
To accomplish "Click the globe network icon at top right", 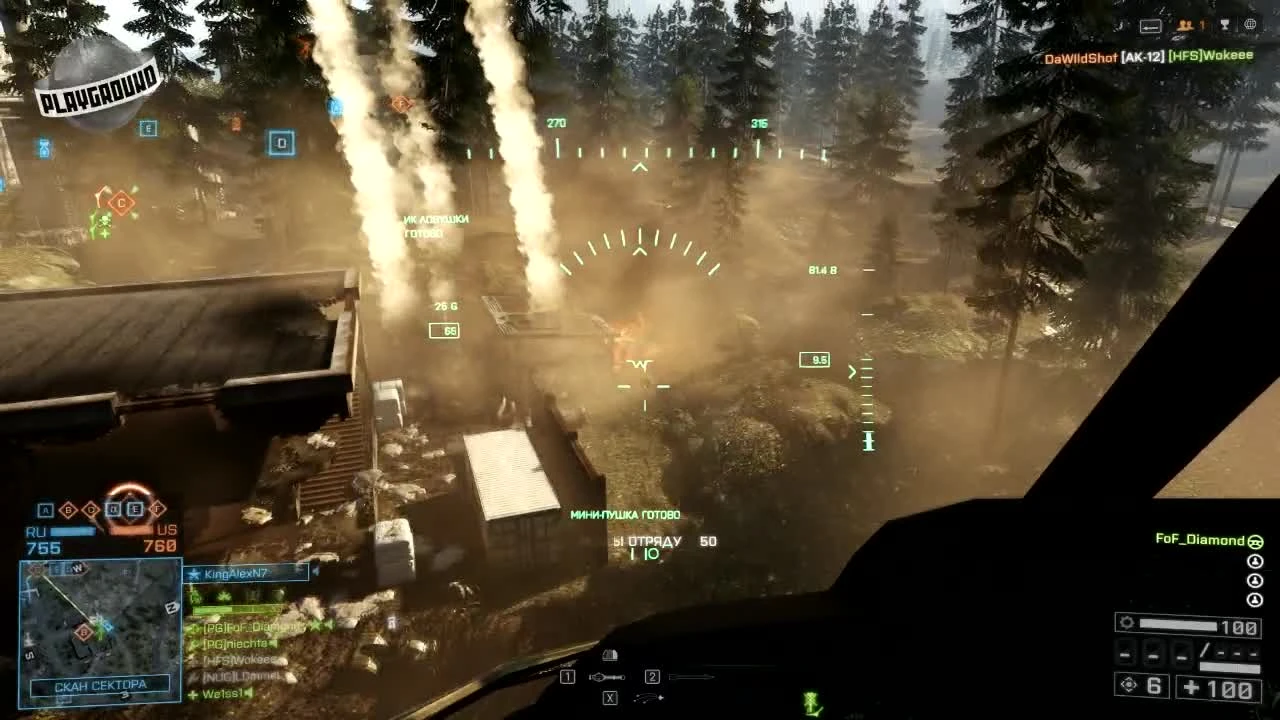I will pos(1250,25).
